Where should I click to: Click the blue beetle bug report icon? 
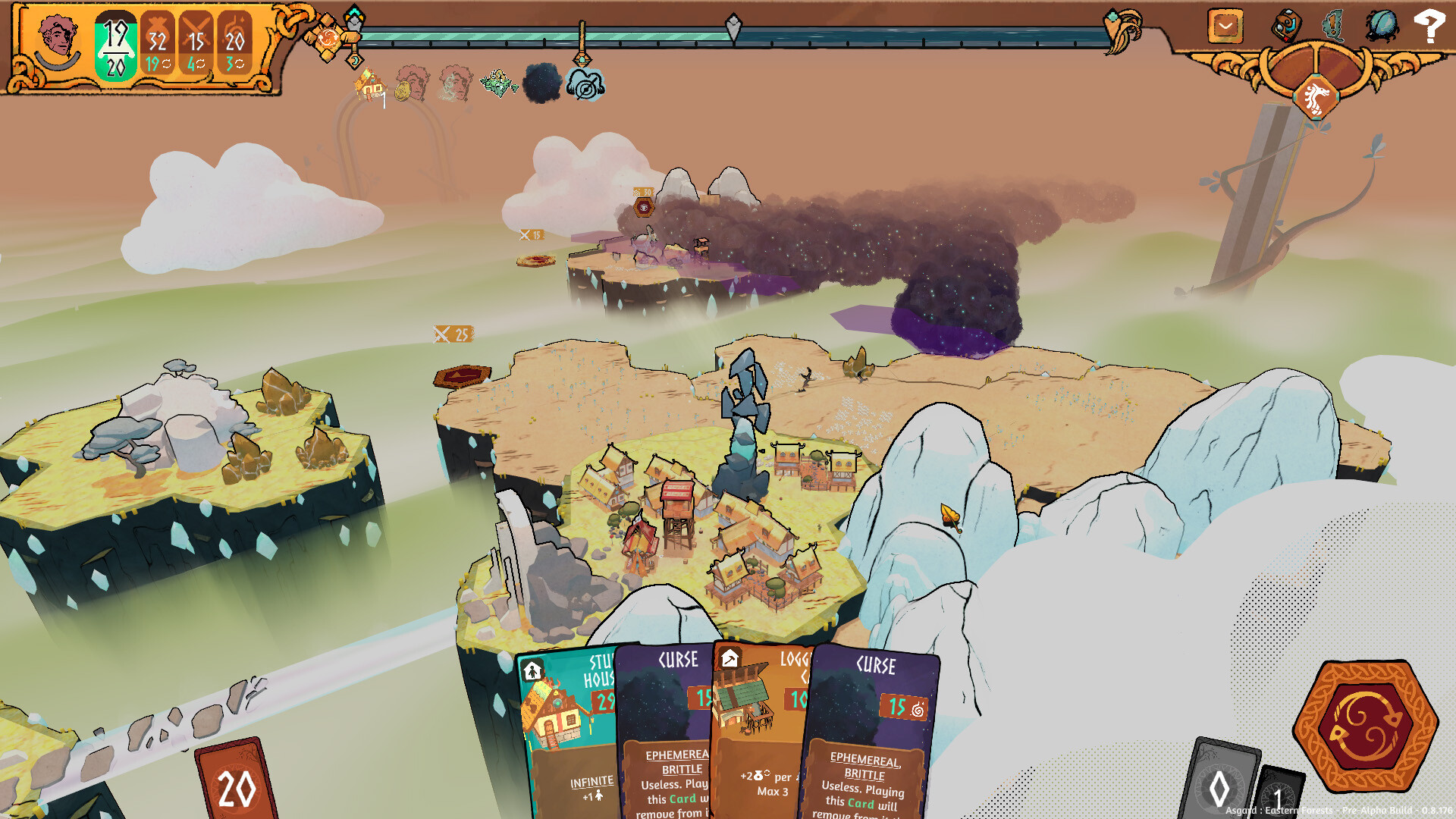(x=1382, y=26)
